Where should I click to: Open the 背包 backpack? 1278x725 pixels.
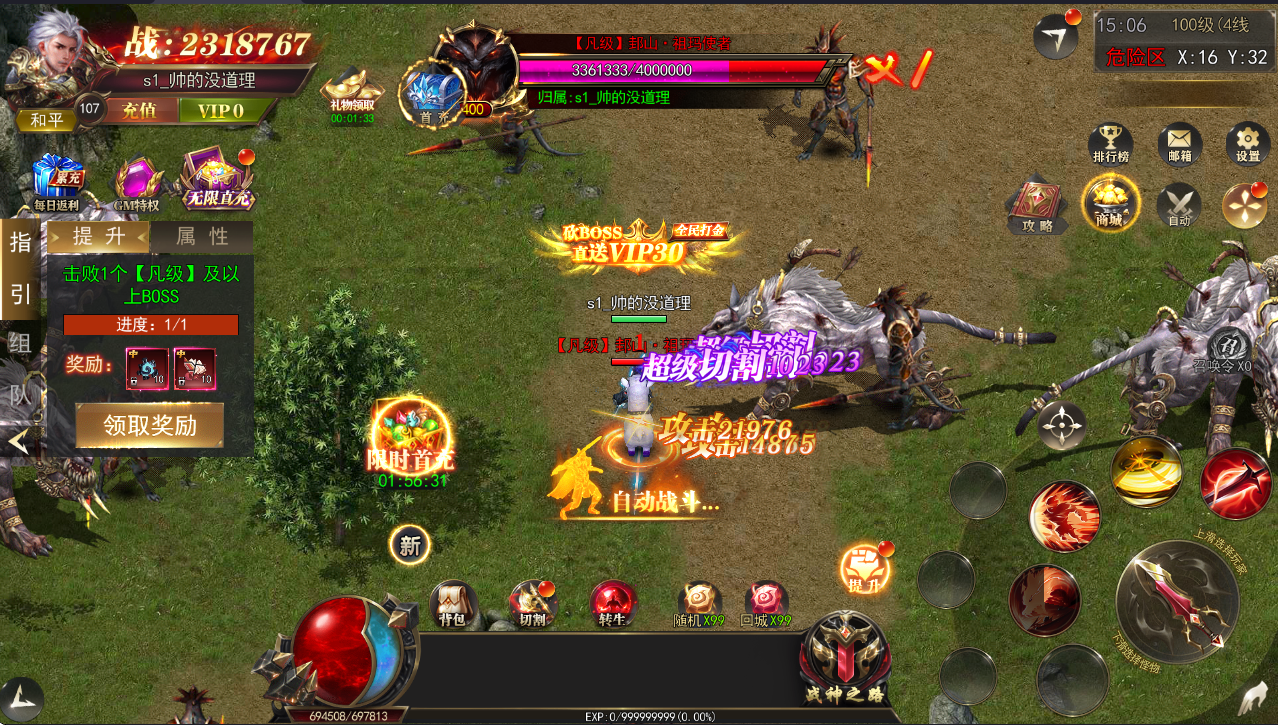click(x=452, y=603)
